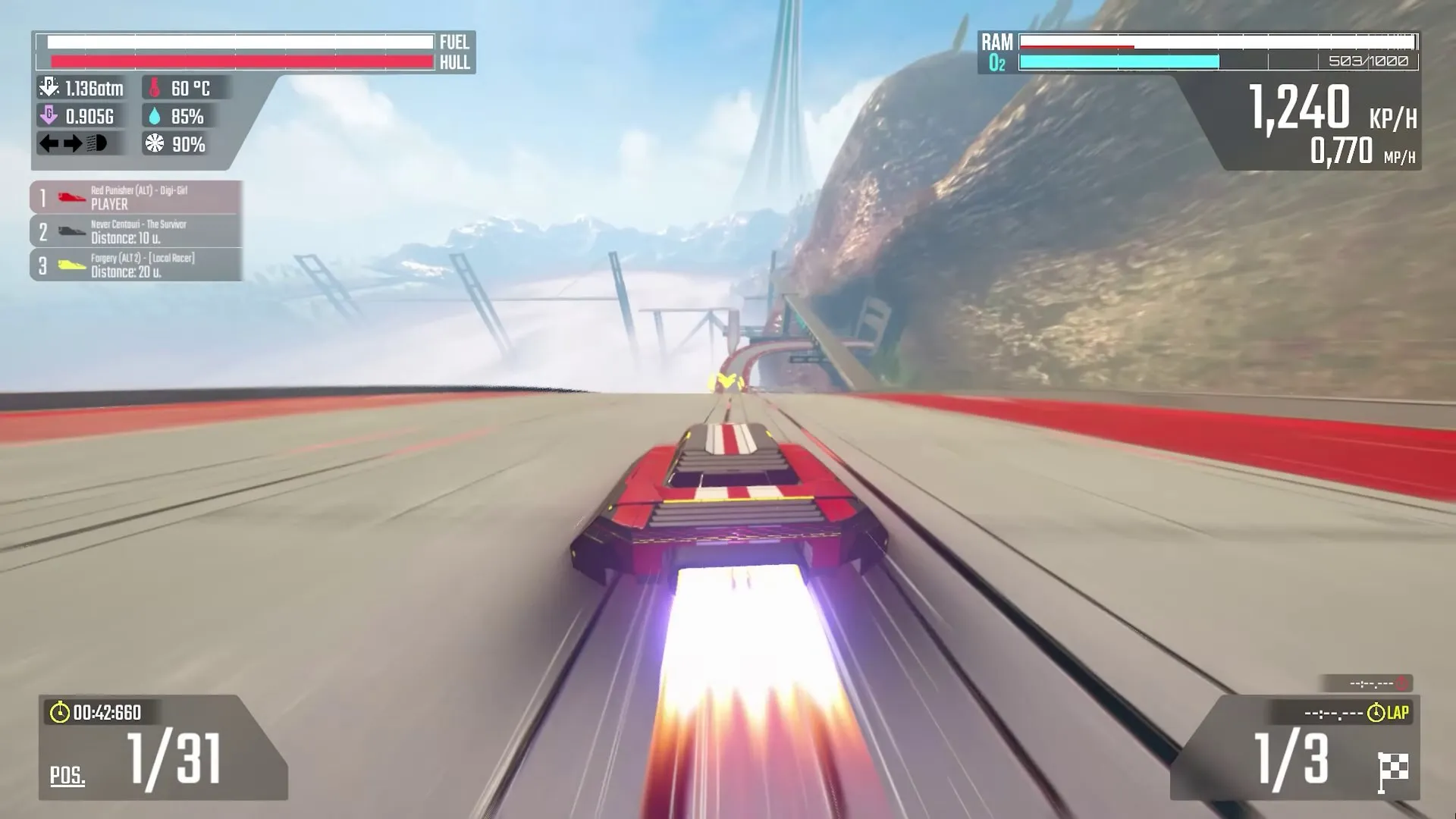Viewport: 1456px width, 819px height.
Task: Select the temperature thermometer icon
Action: click(154, 87)
